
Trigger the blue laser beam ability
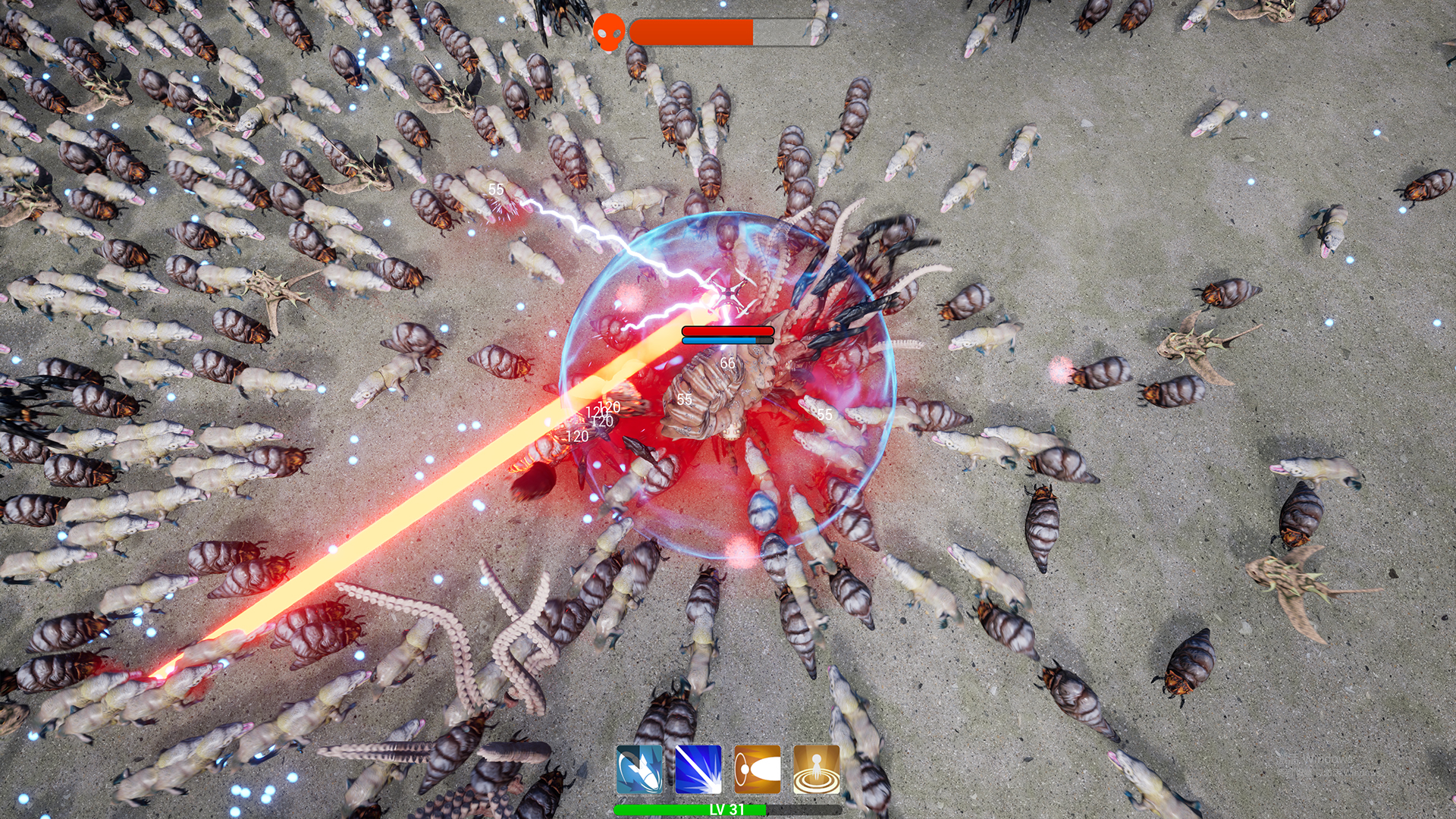click(698, 769)
